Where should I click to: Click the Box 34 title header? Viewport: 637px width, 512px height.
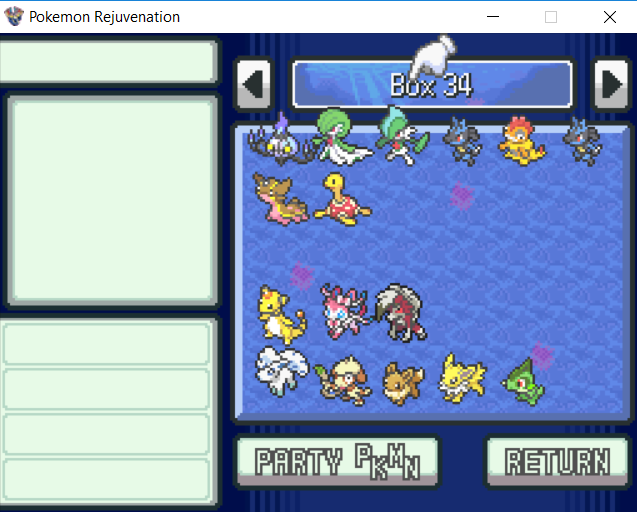coord(431,85)
